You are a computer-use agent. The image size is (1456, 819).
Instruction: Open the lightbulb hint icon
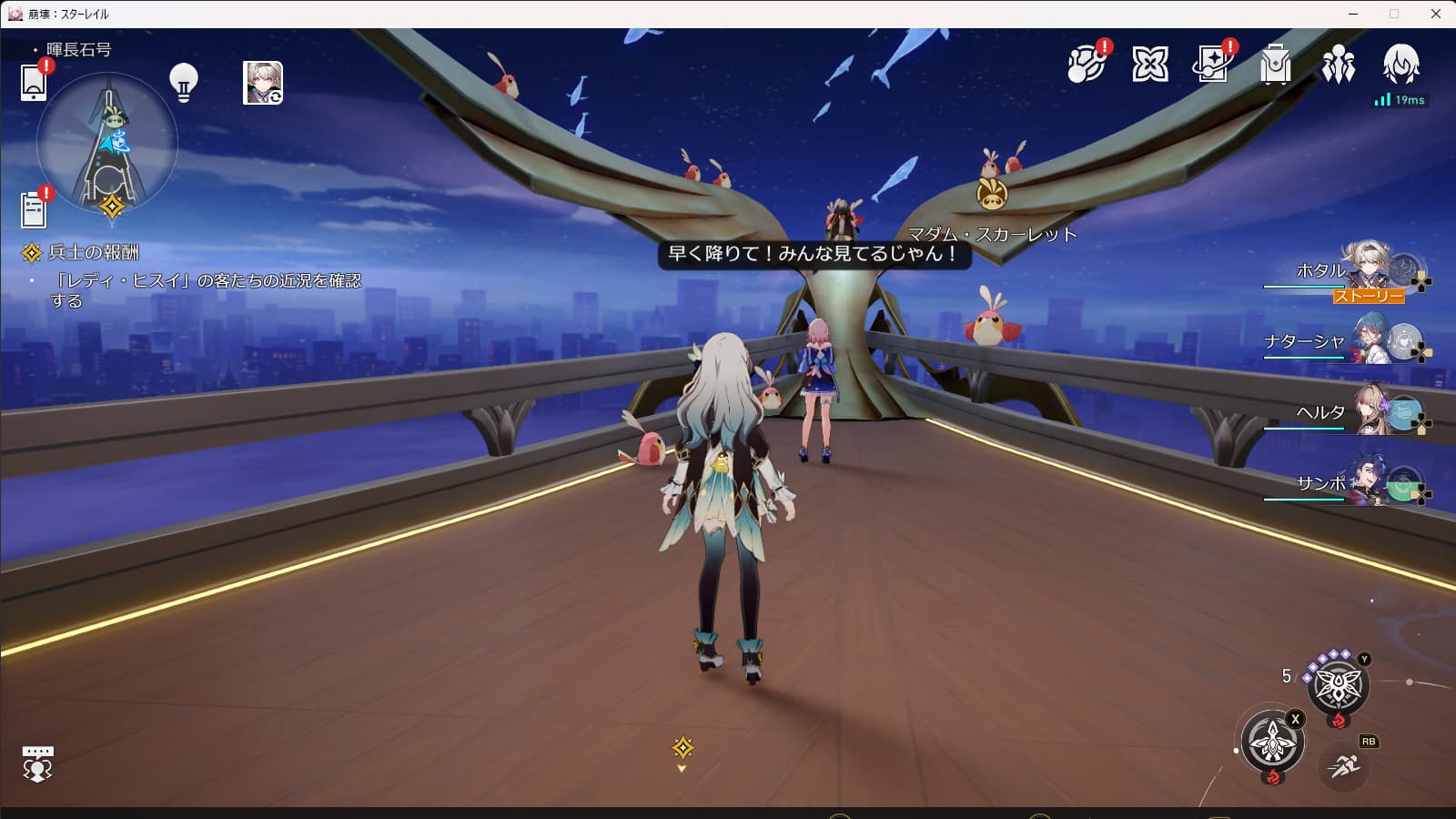tap(184, 82)
